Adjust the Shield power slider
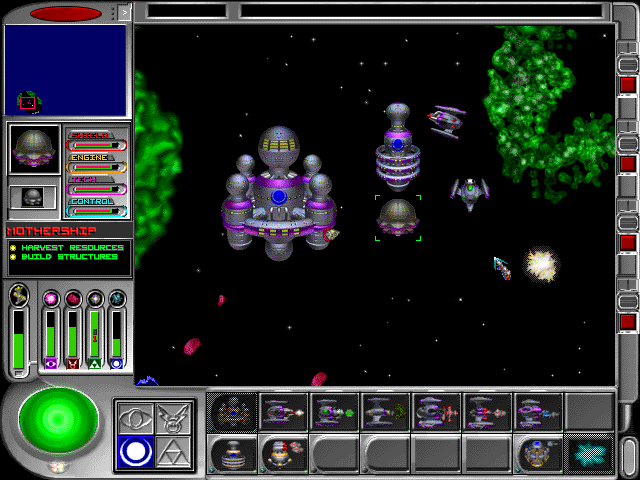This screenshot has height=480, width=640. pyautogui.click(x=97, y=144)
